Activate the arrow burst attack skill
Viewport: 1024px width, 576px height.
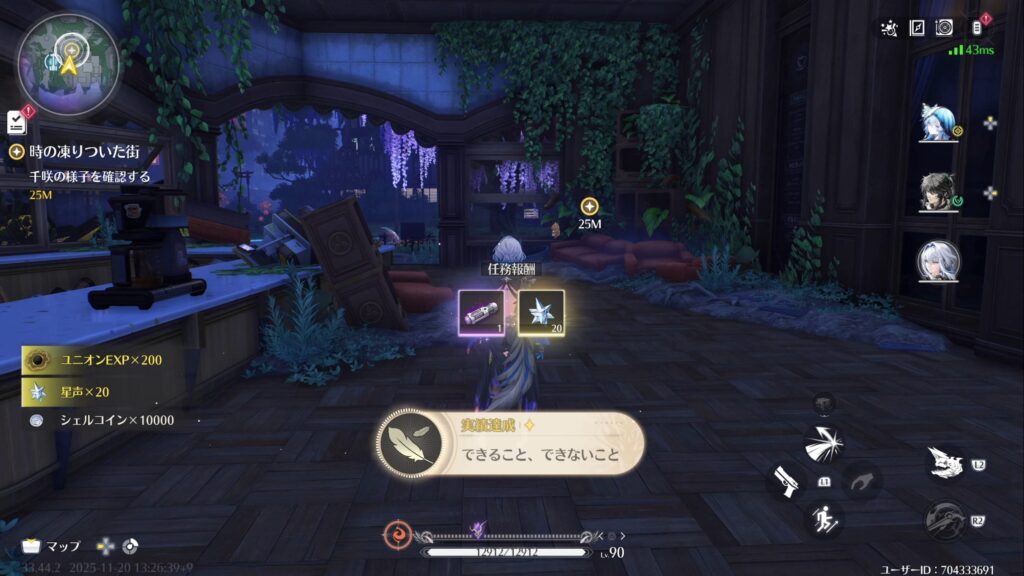pyautogui.click(x=824, y=443)
